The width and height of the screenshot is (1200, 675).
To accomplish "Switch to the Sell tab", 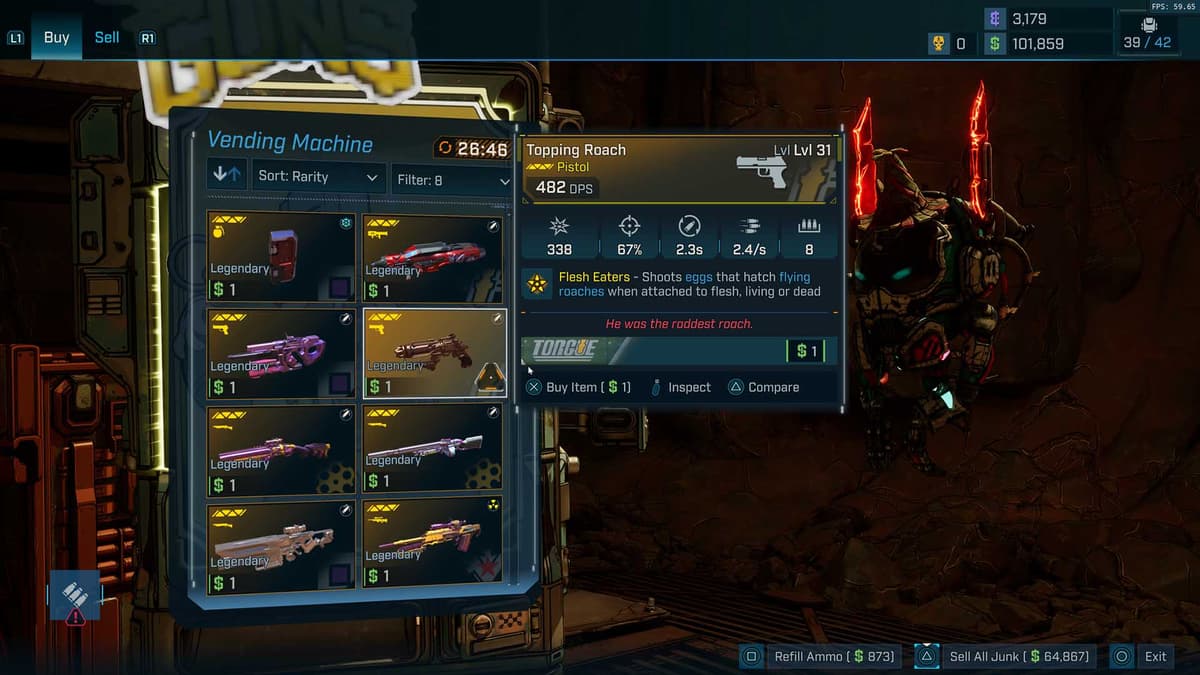I will coord(107,38).
